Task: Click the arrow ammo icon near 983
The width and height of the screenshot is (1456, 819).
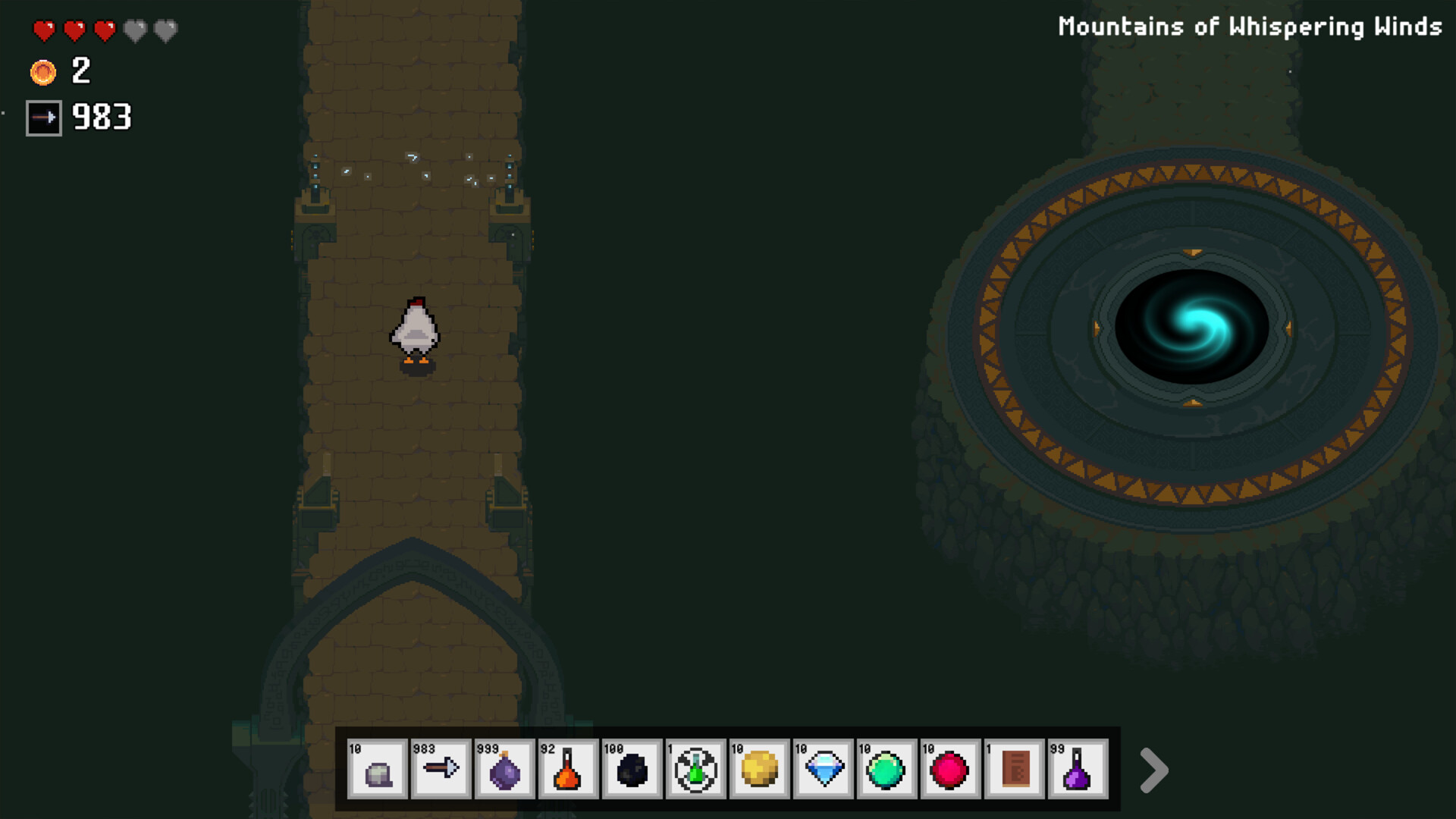Action: 43,117
